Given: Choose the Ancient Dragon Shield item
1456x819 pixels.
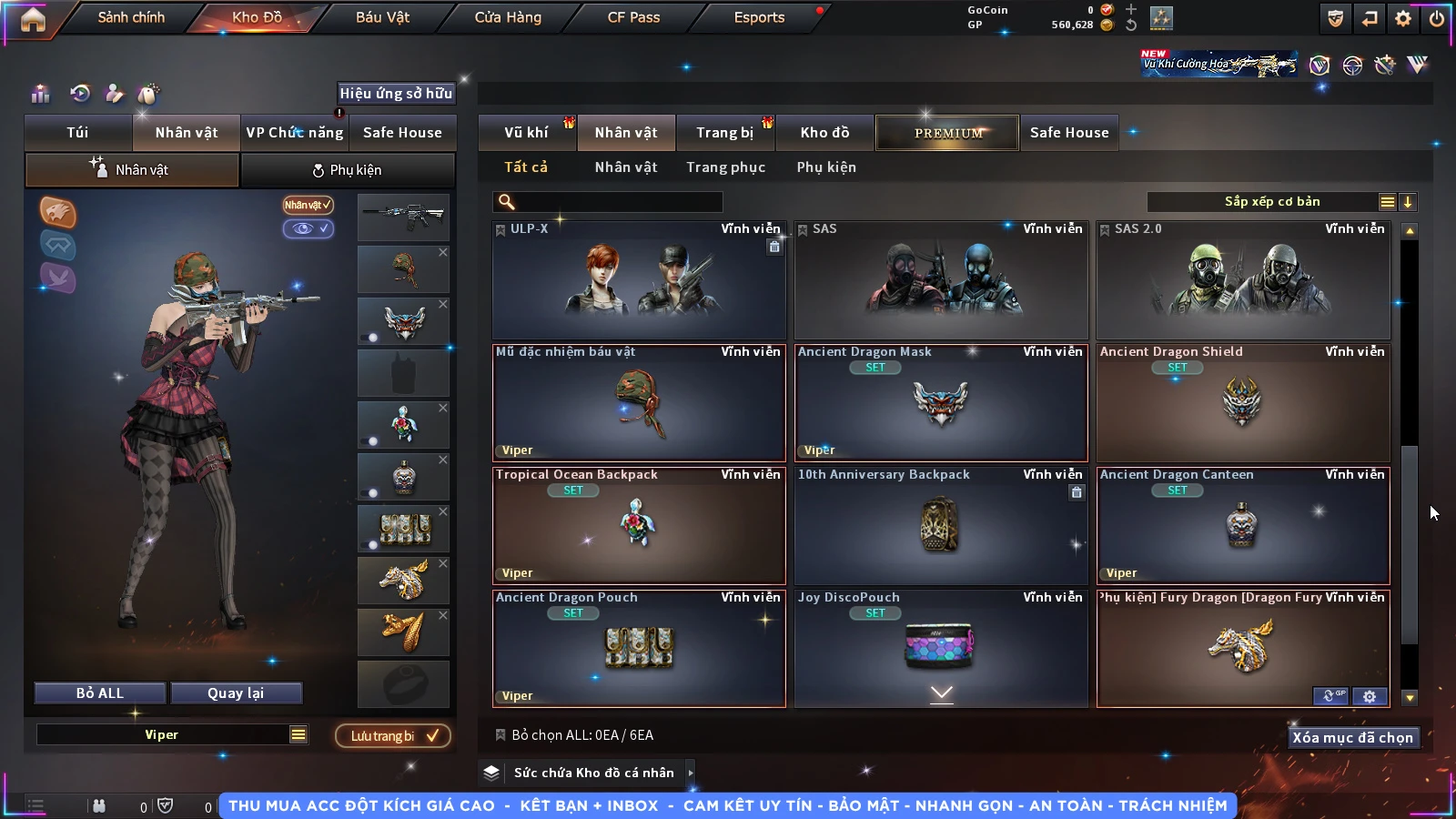Looking at the screenshot, I should [1243, 403].
